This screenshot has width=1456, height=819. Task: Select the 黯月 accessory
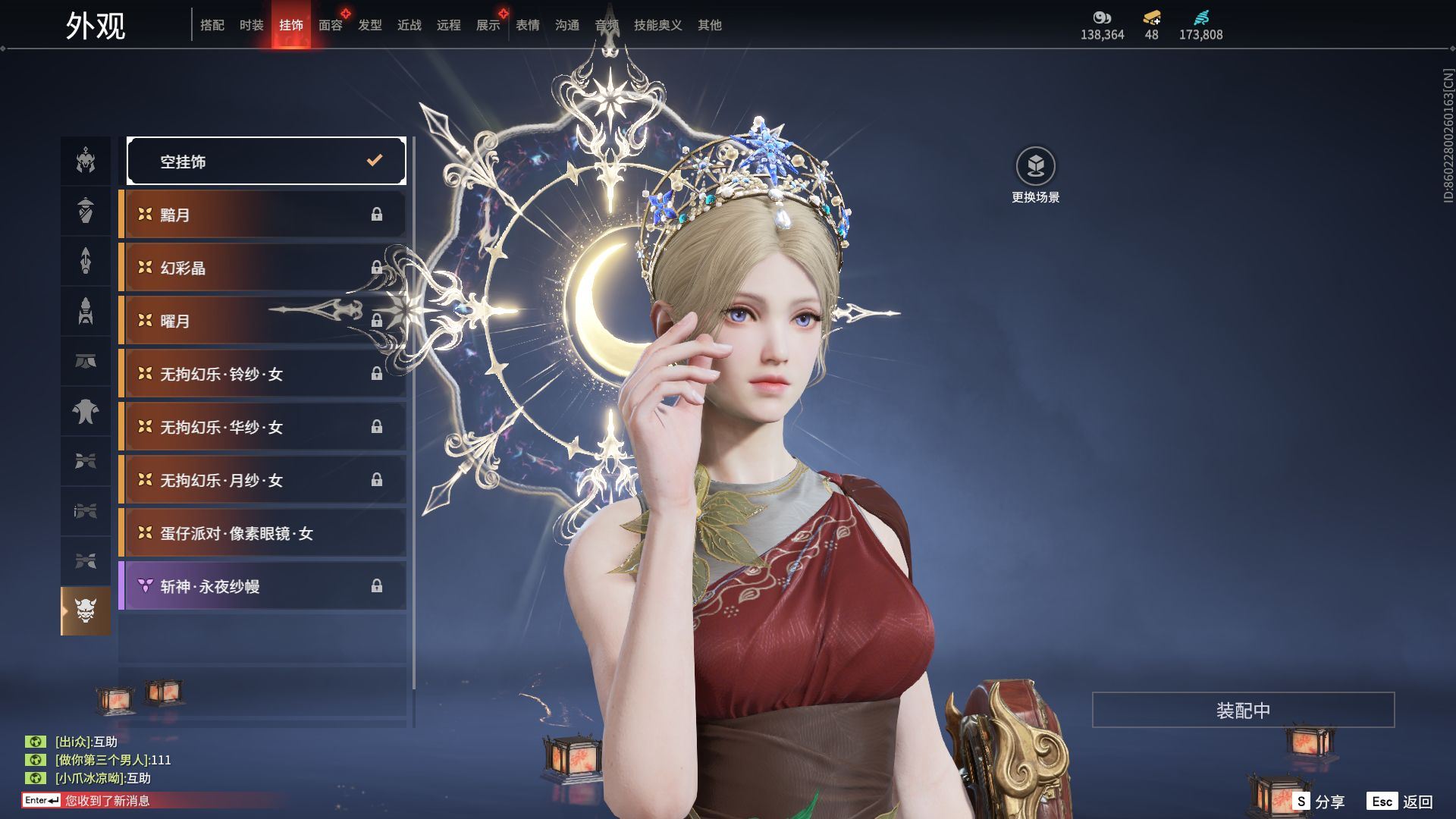click(262, 215)
